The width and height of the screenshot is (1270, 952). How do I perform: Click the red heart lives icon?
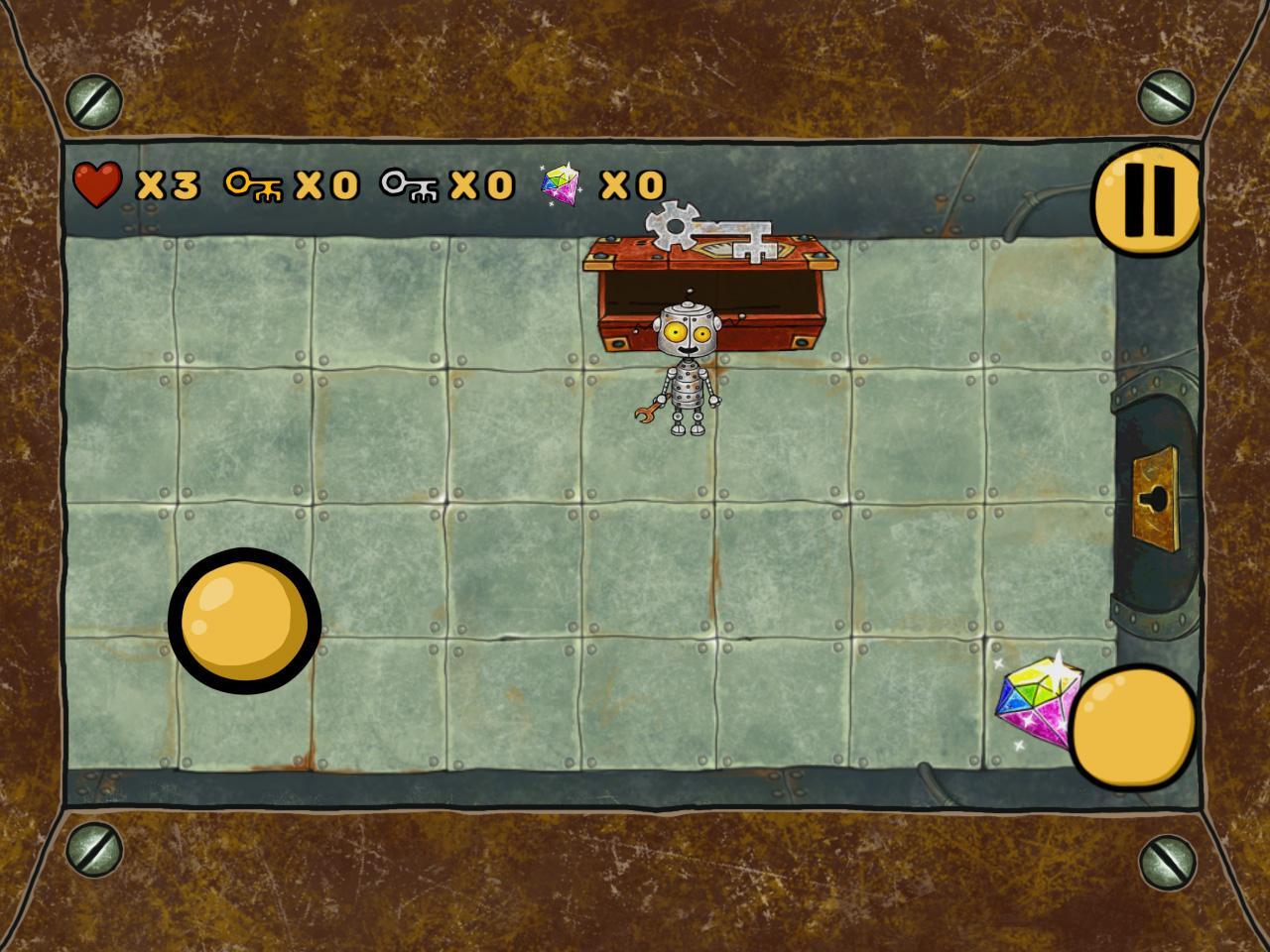99,184
